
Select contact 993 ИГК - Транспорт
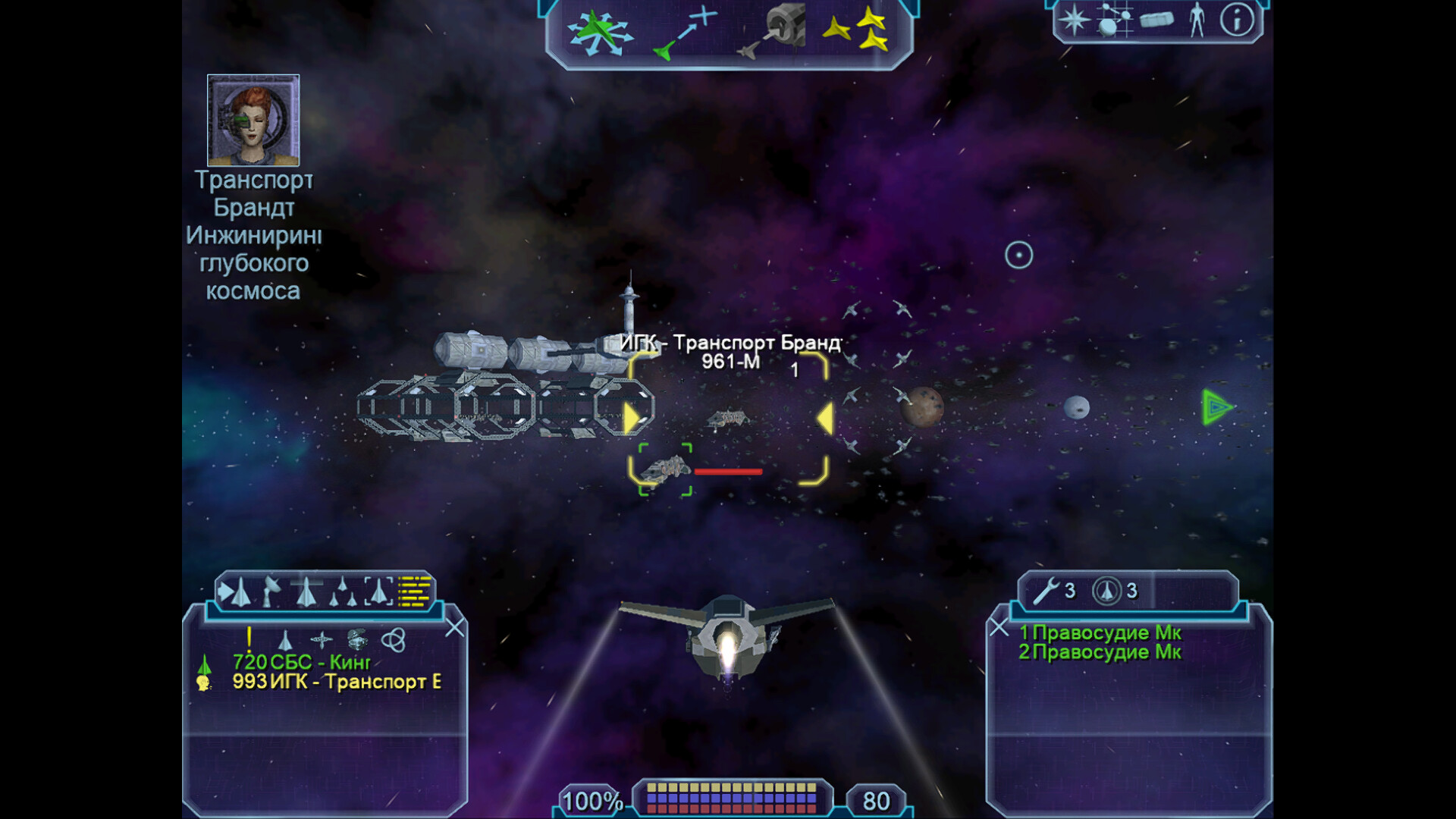coord(336,682)
